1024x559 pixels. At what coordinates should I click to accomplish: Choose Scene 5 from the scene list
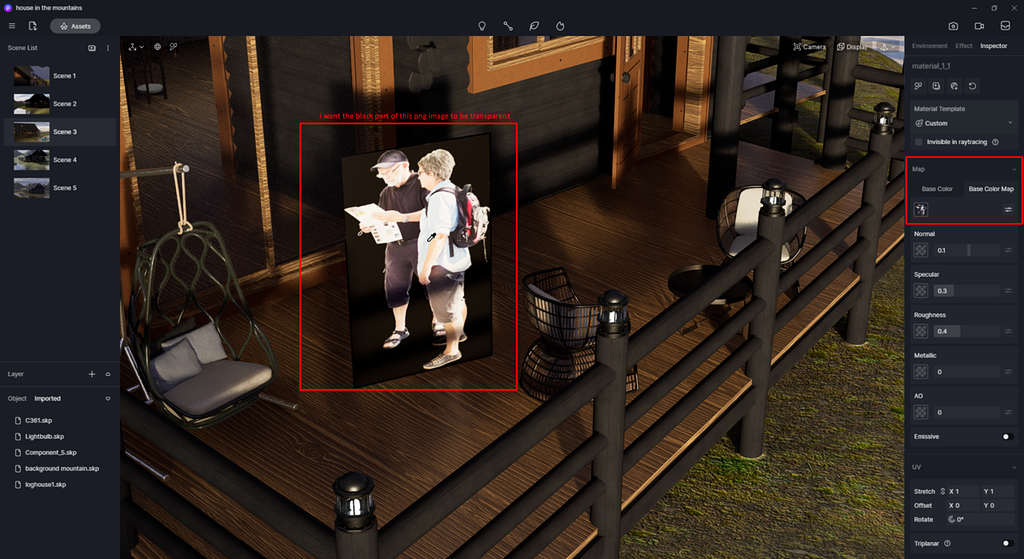click(x=32, y=188)
